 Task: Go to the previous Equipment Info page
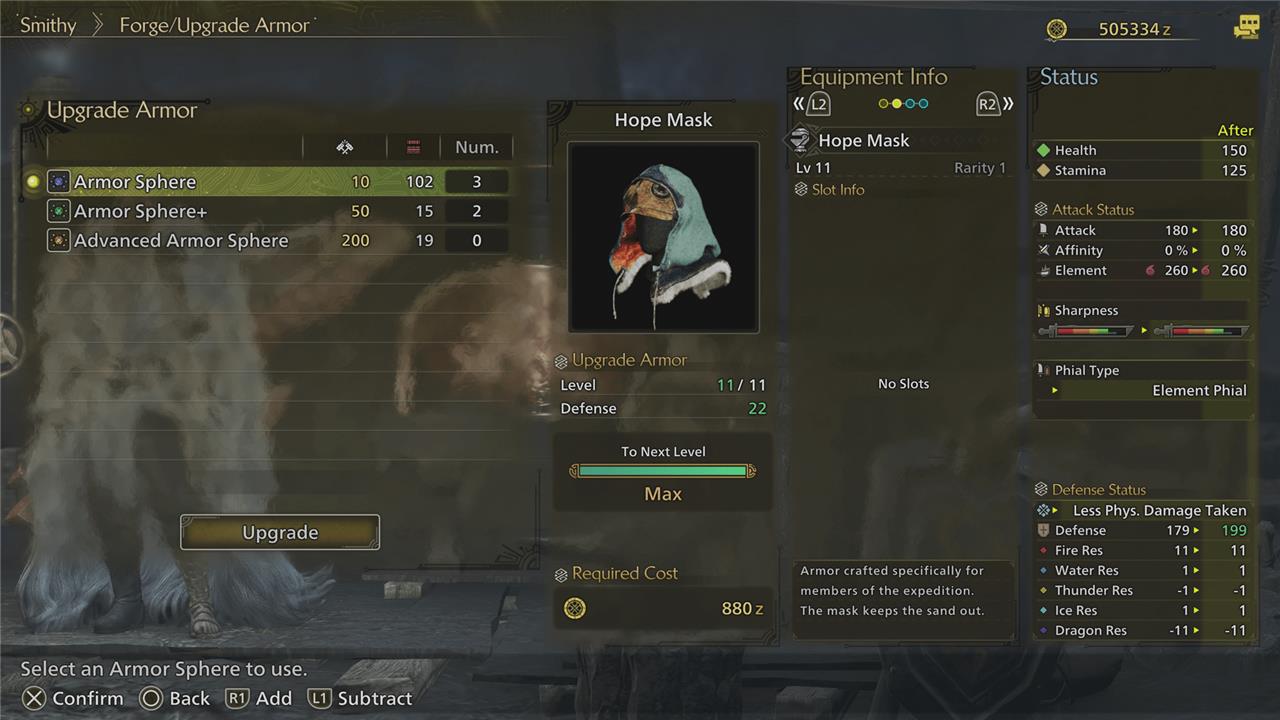(812, 104)
